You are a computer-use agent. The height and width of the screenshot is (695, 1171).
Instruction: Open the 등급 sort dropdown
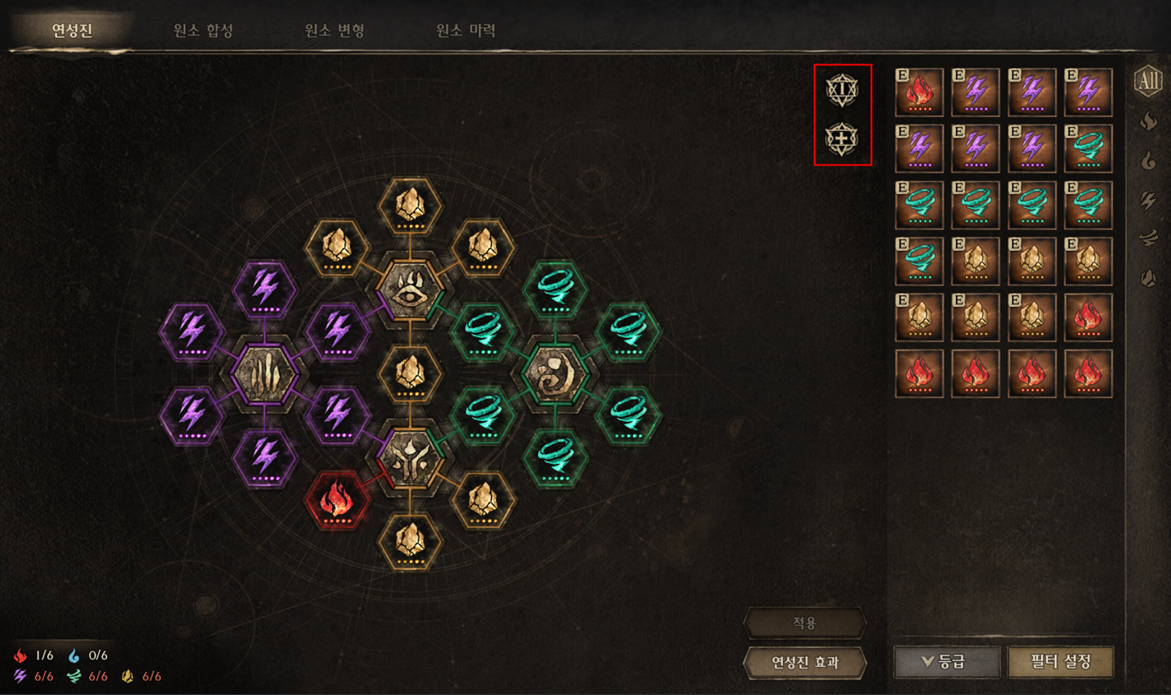pos(946,661)
